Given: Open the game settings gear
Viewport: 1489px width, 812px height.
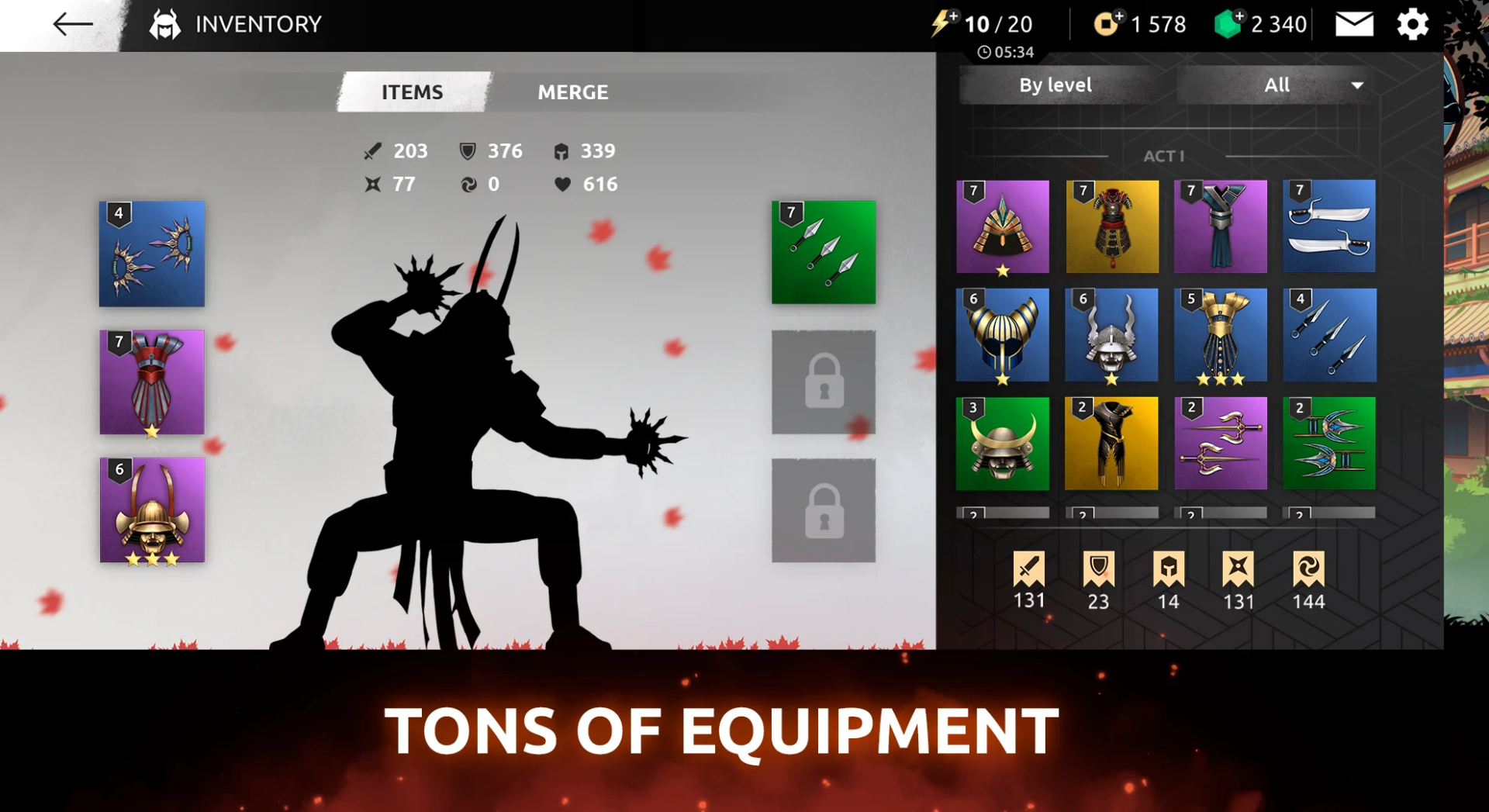Looking at the screenshot, I should tap(1413, 24).
